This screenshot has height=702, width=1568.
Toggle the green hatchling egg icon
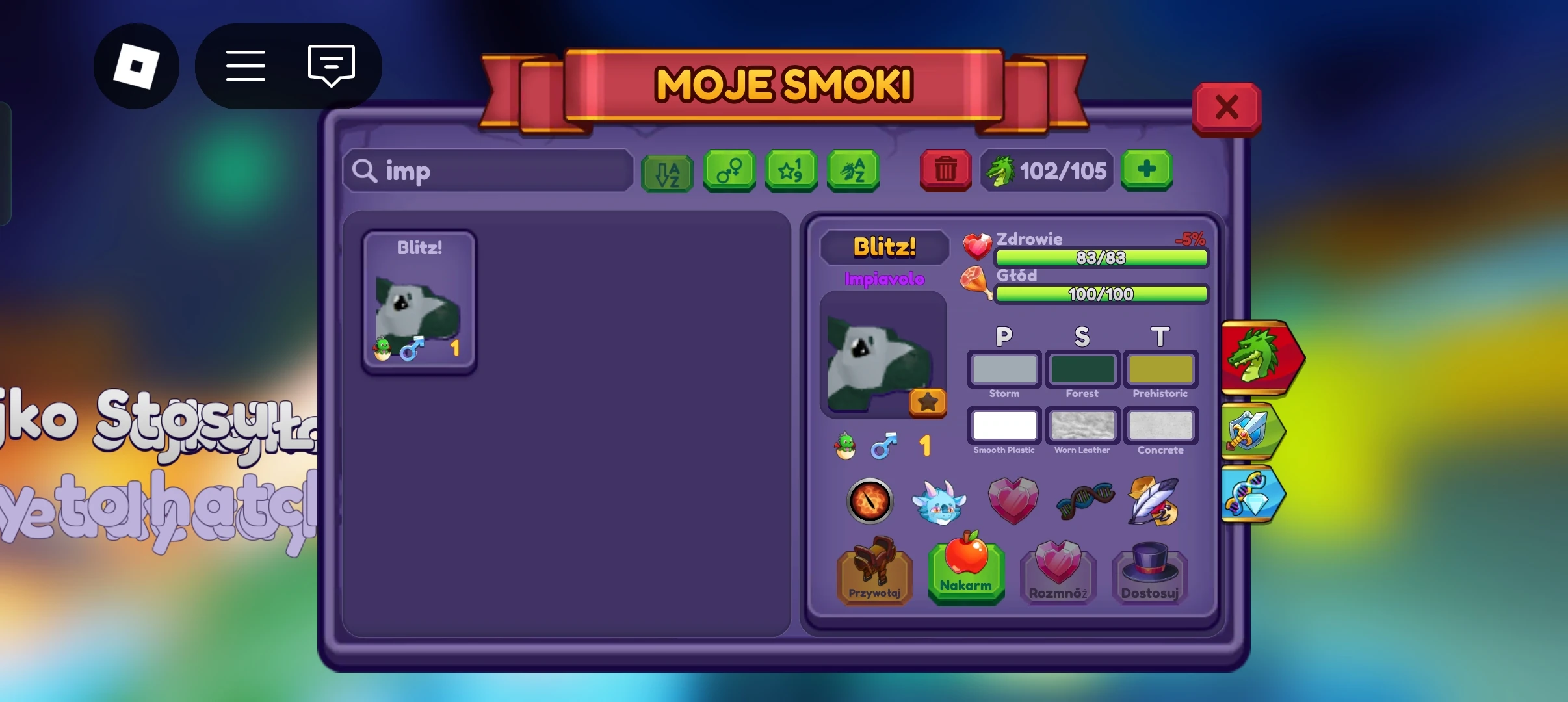pos(844,445)
